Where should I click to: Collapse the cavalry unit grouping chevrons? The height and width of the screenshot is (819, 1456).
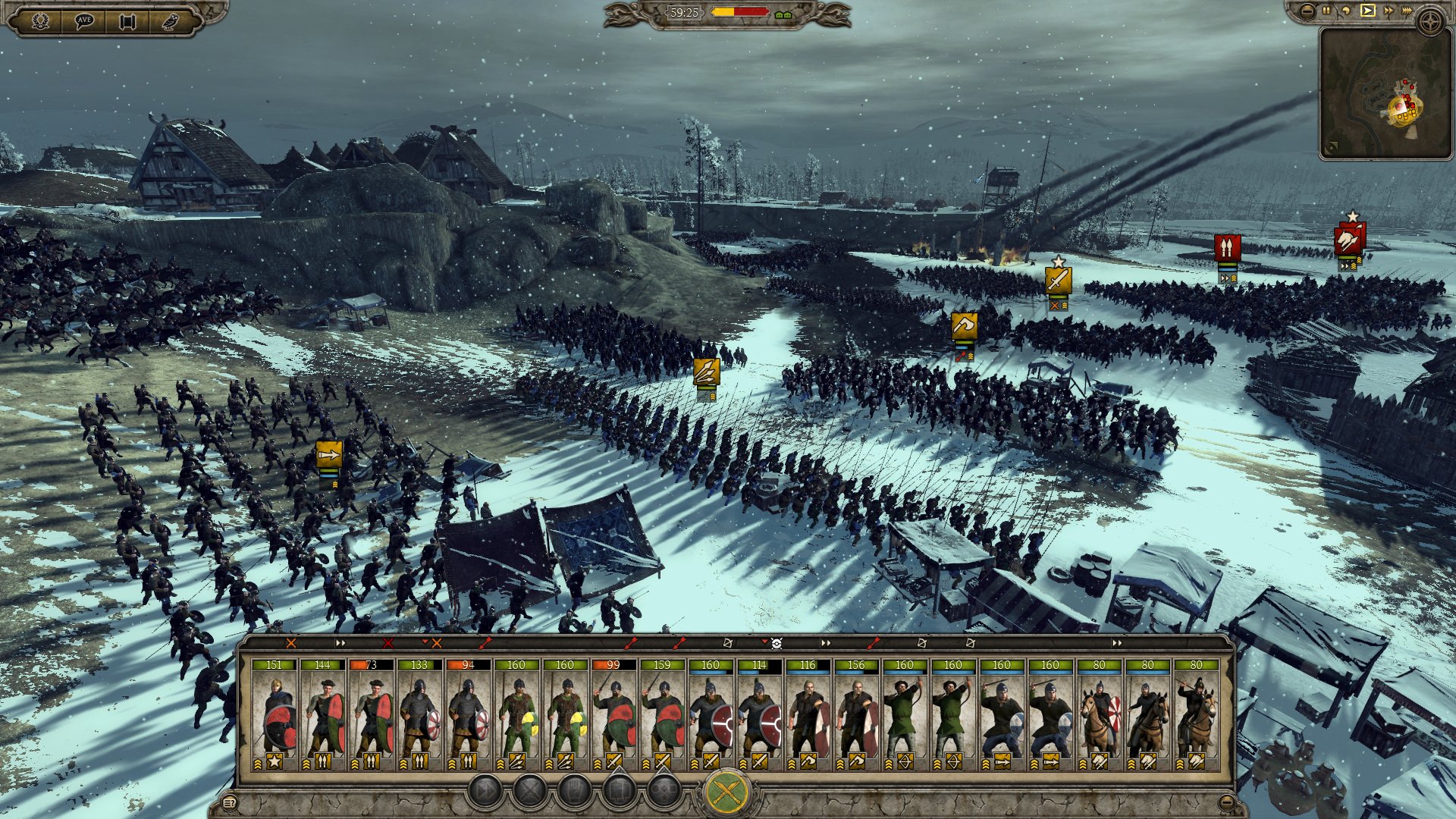(x=1116, y=643)
